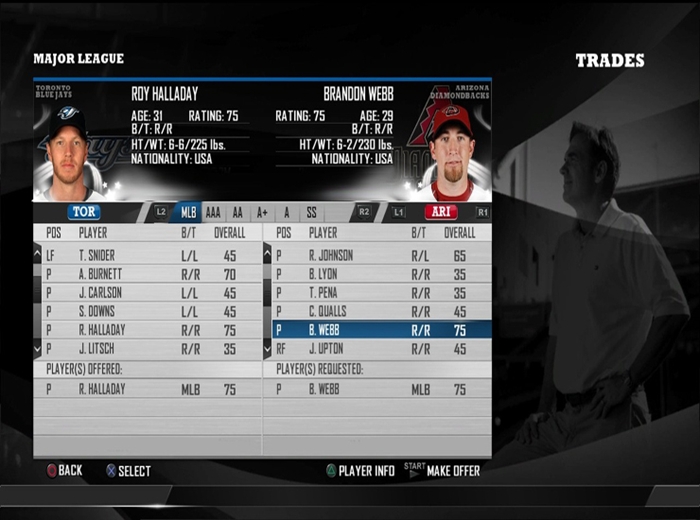Switch to the SS level tab

click(311, 212)
